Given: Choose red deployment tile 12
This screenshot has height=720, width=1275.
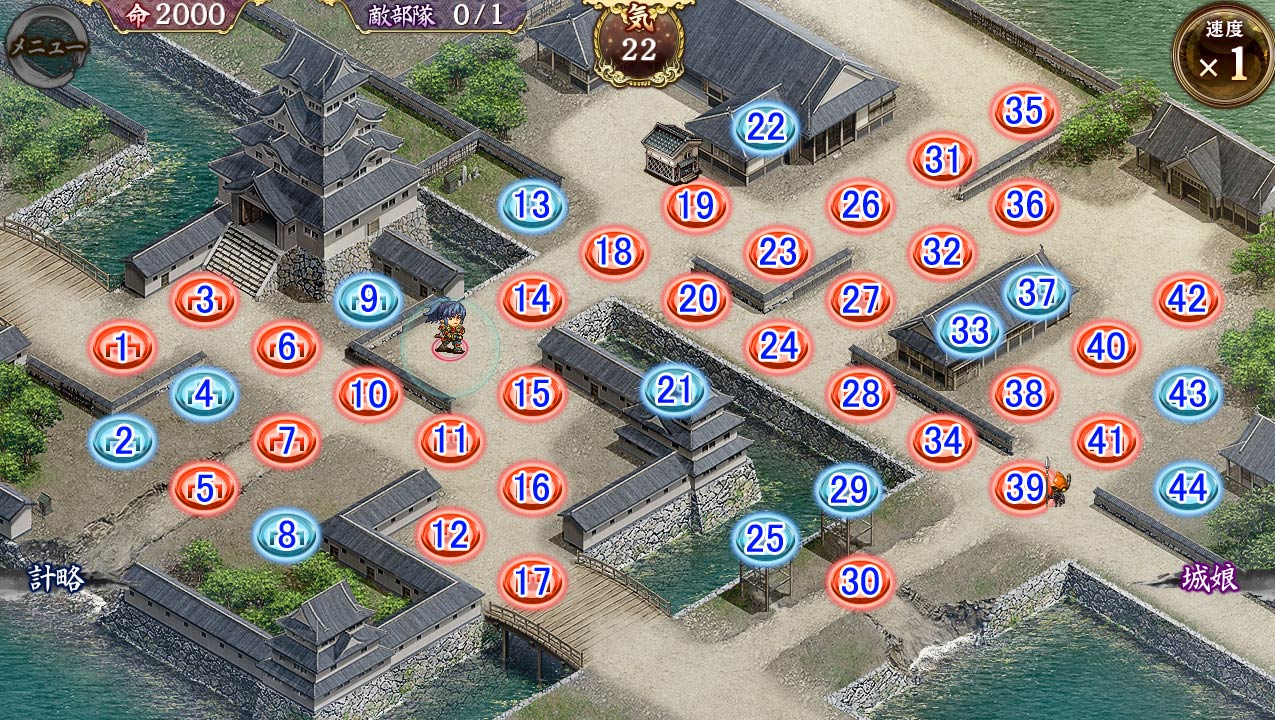Looking at the screenshot, I should pos(451,535).
